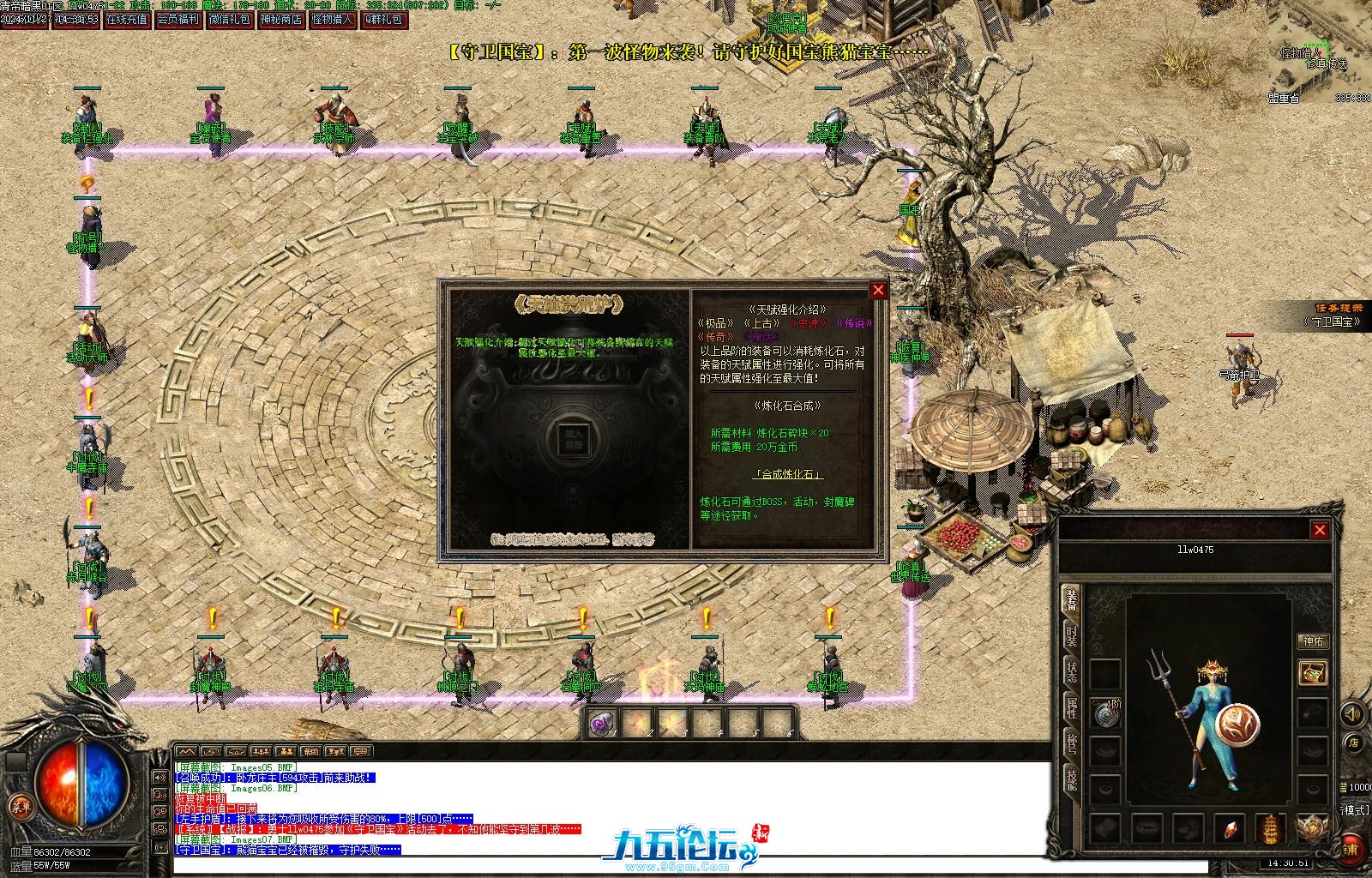Open the round 菜单 menu button
This screenshot has width=1372, height=878.
coord(20,806)
